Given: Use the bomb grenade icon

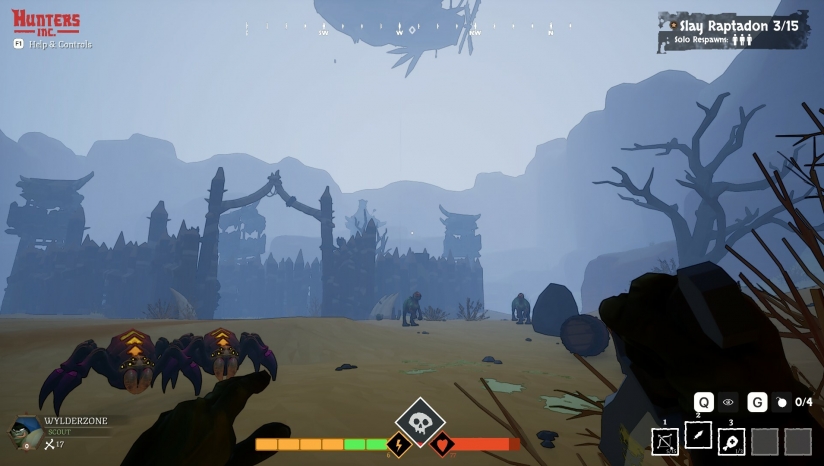Looking at the screenshot, I should pos(782,402).
